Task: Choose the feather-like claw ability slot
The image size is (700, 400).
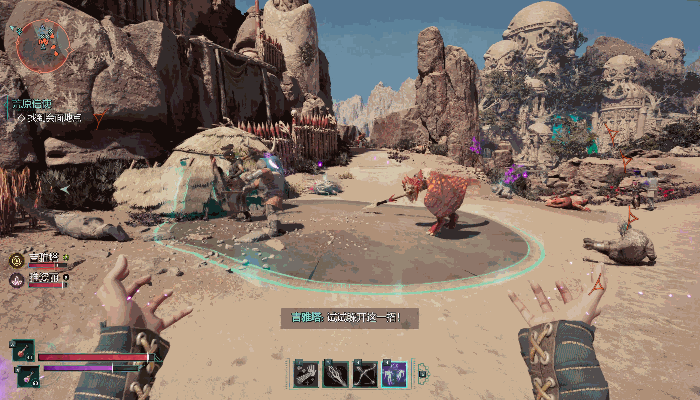Action: [x=336, y=373]
